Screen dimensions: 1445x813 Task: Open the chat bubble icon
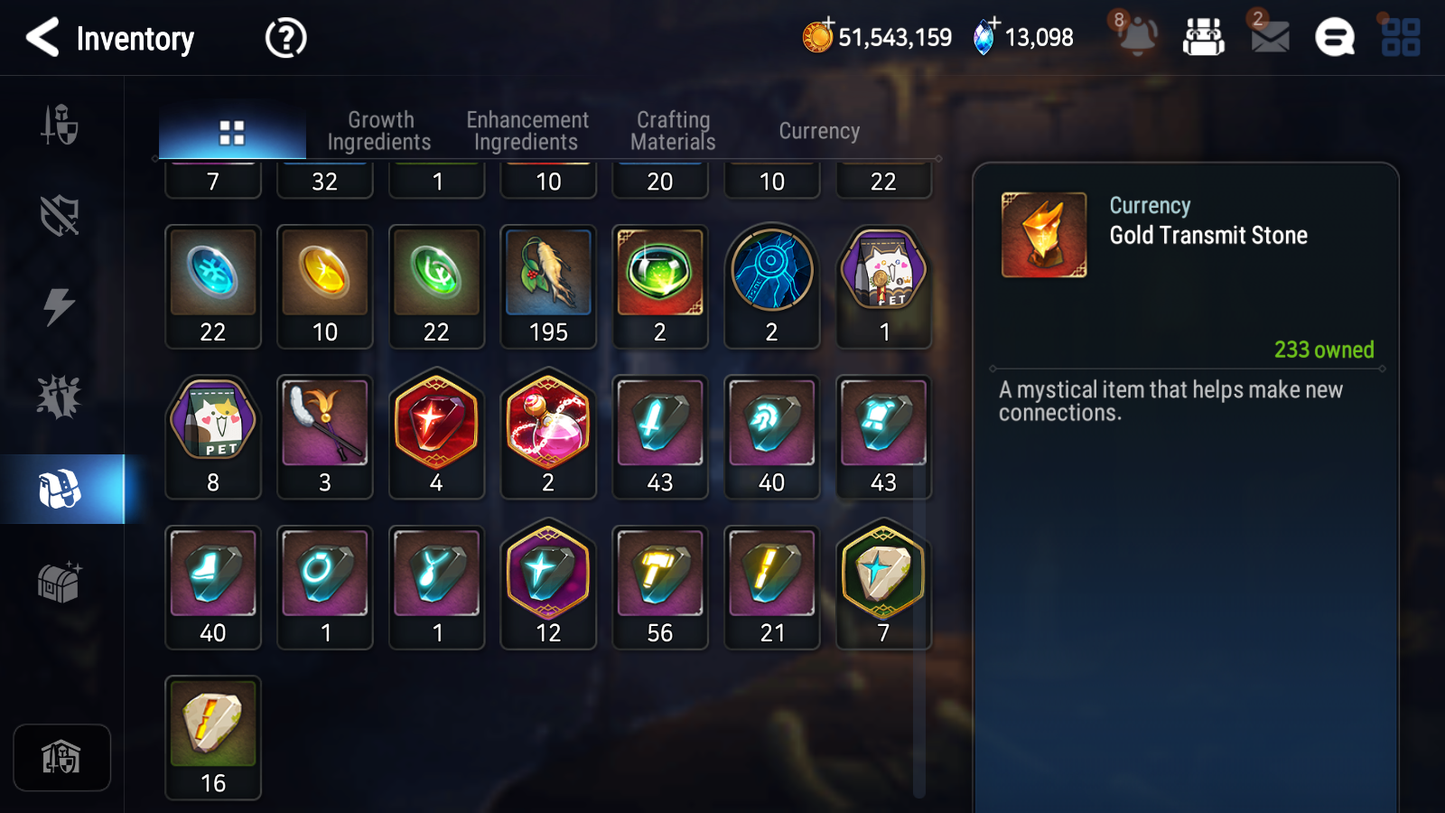[1334, 38]
